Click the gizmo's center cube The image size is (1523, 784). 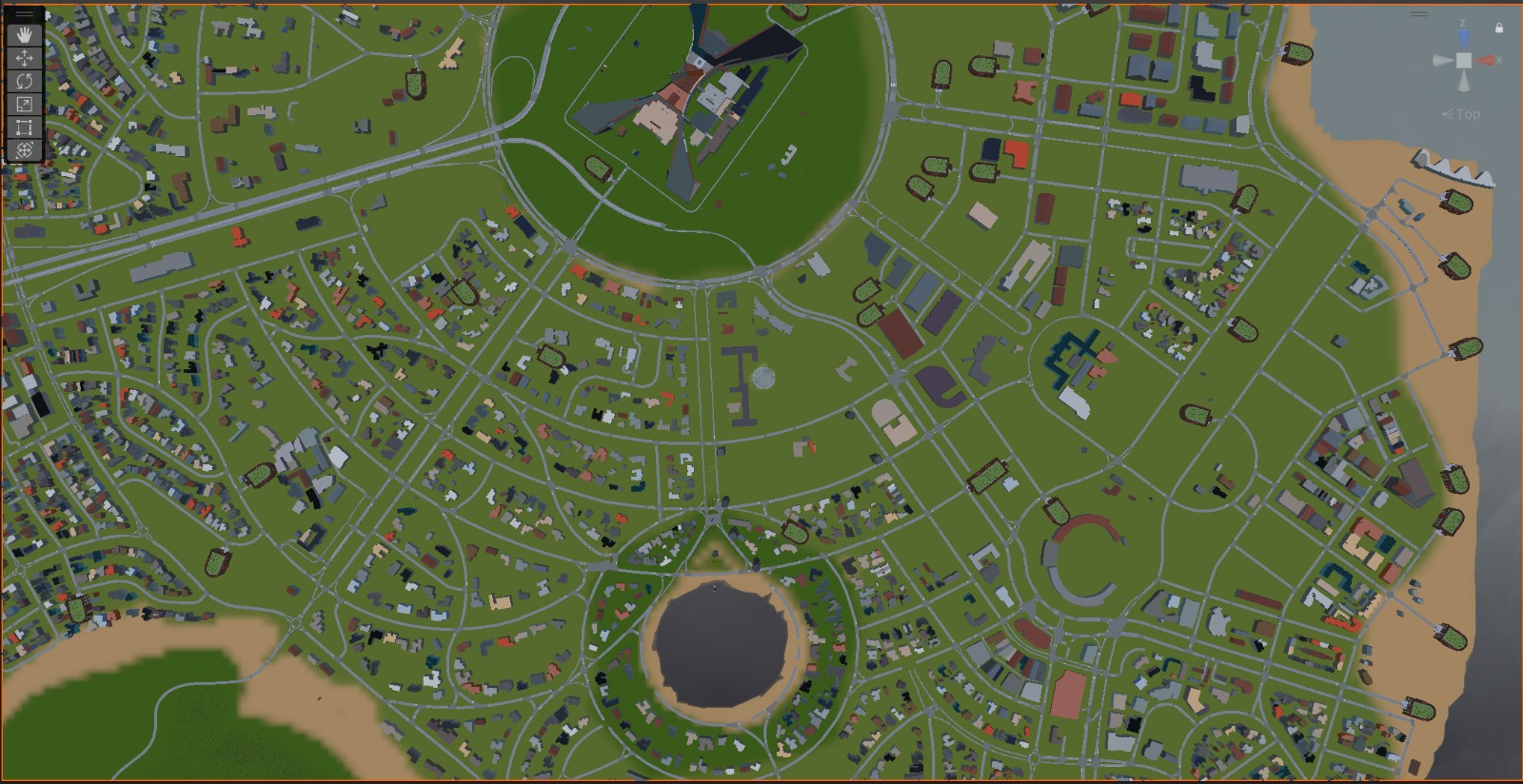[1464, 60]
